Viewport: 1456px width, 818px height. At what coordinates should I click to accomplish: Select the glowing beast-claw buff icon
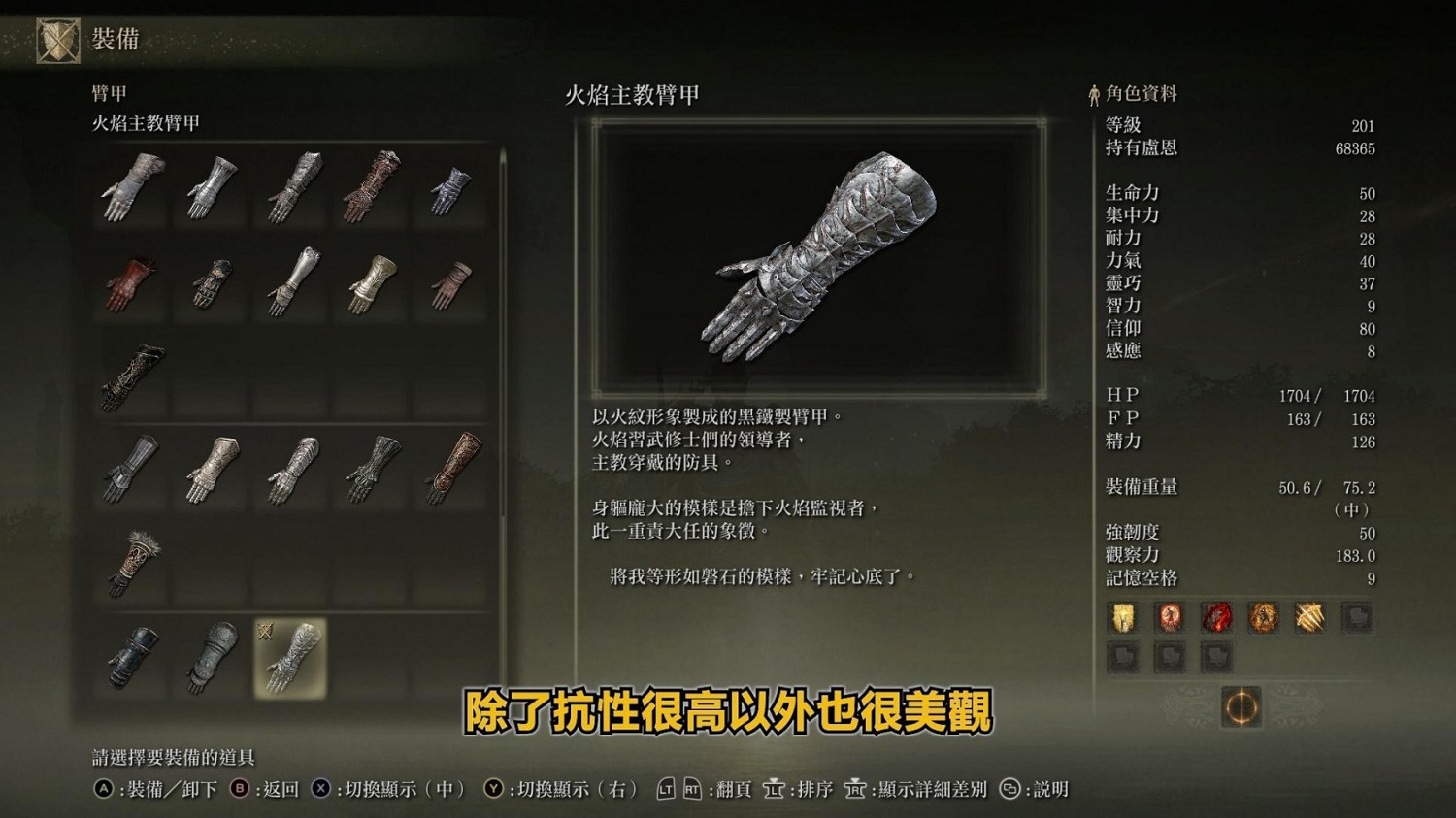[1309, 617]
